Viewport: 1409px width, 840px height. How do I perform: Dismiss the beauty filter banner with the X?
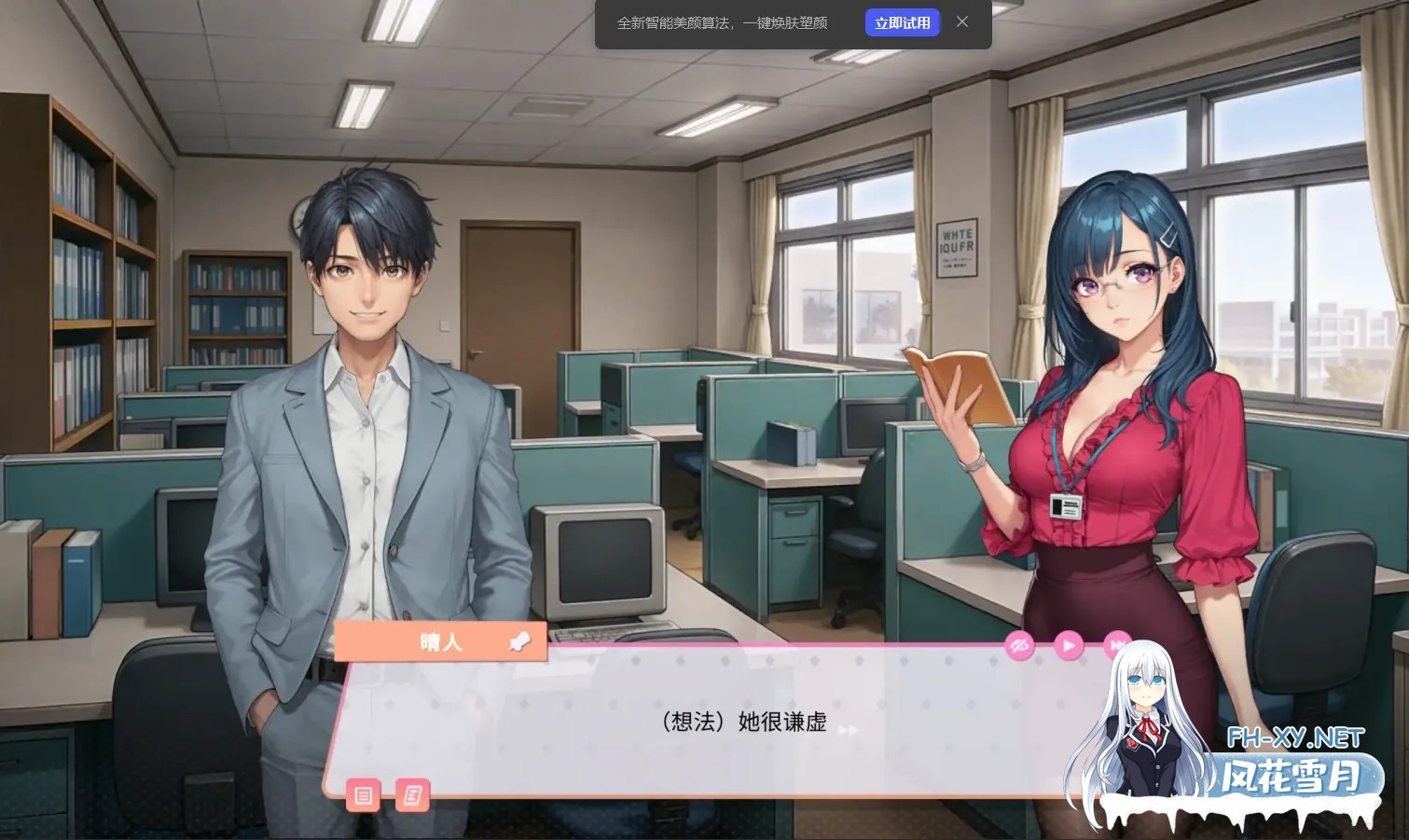(x=962, y=21)
